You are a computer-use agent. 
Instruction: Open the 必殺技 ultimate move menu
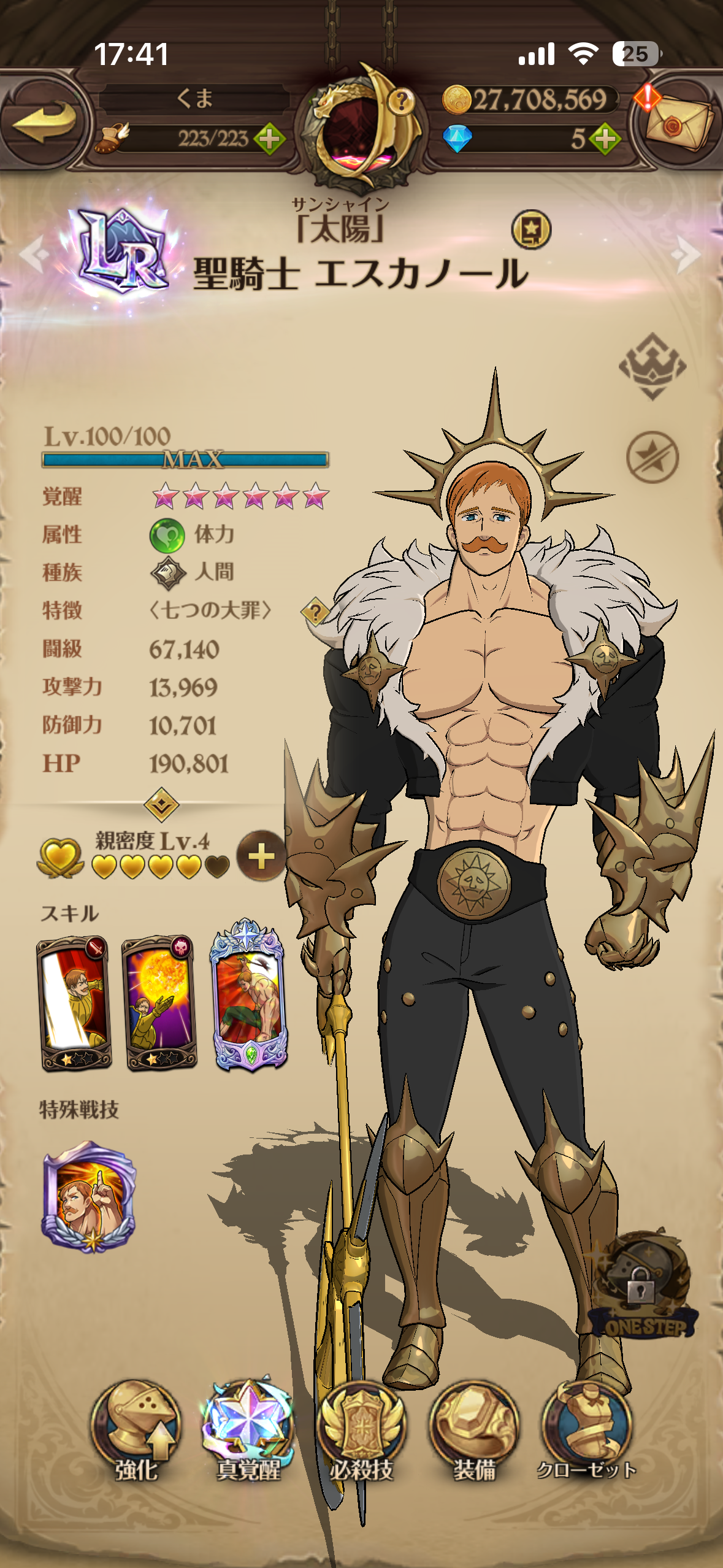(361, 1429)
